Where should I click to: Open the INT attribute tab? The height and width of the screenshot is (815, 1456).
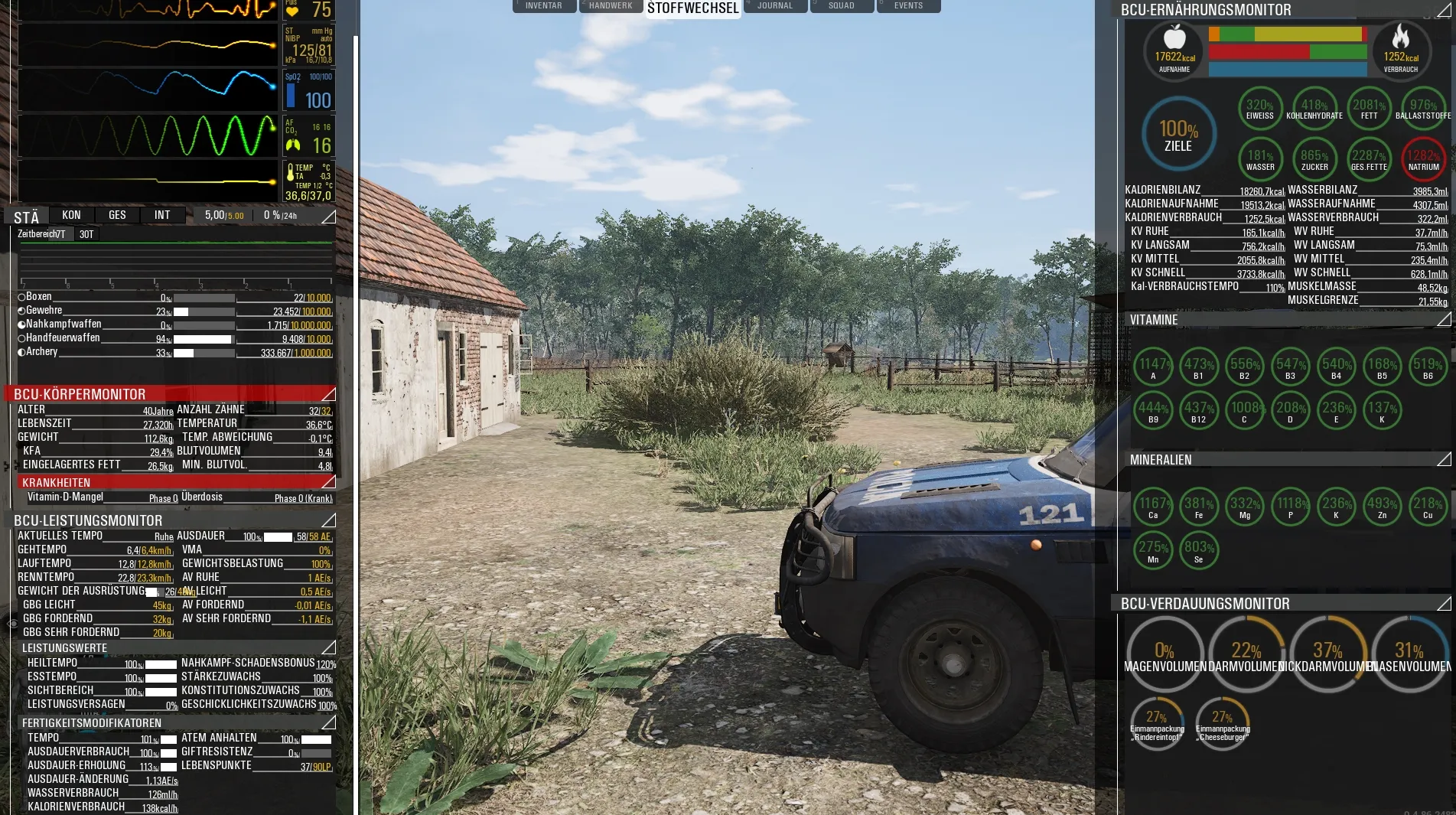pos(162,216)
